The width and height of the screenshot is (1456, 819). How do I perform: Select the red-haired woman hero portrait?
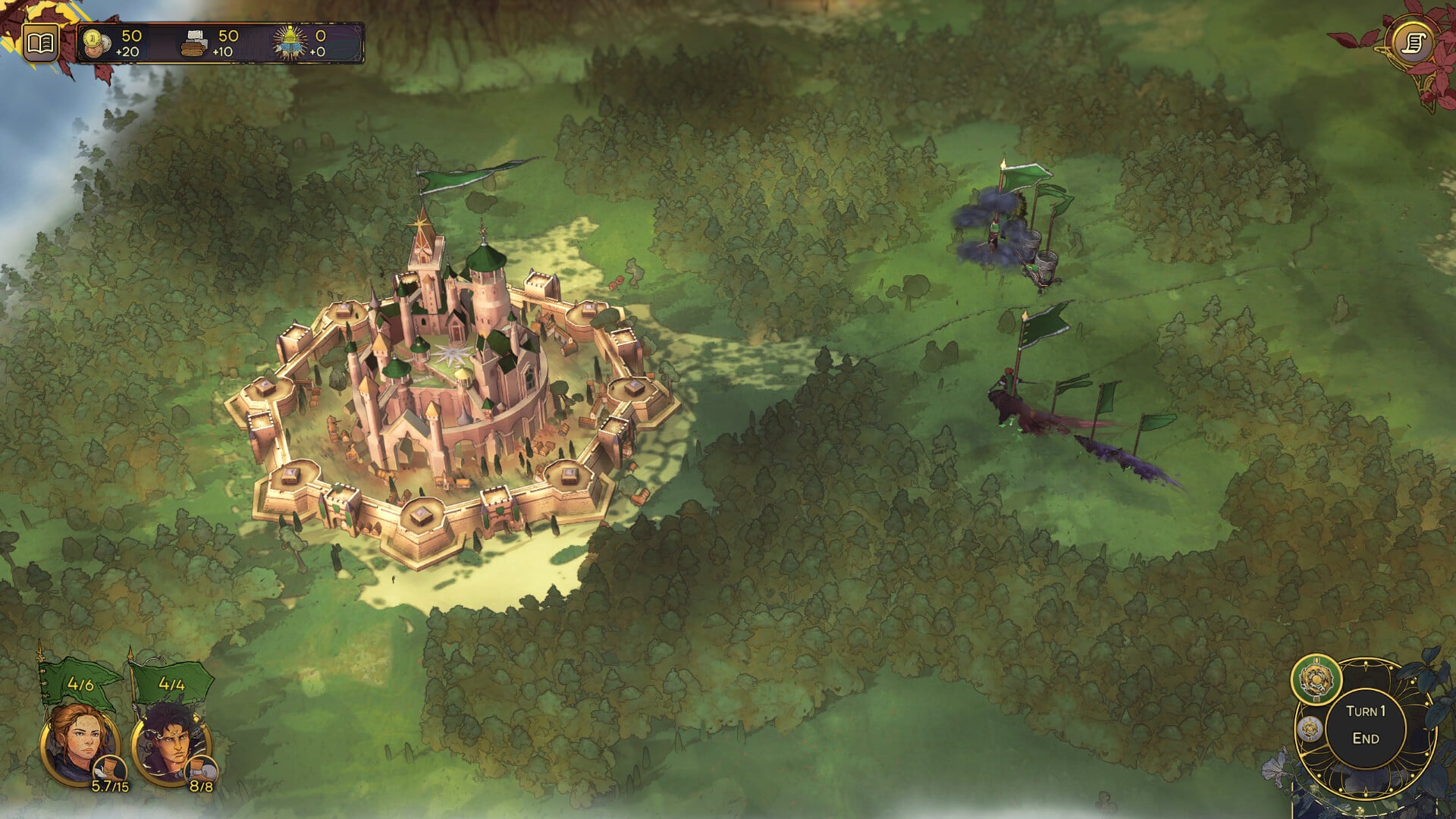coord(79,742)
